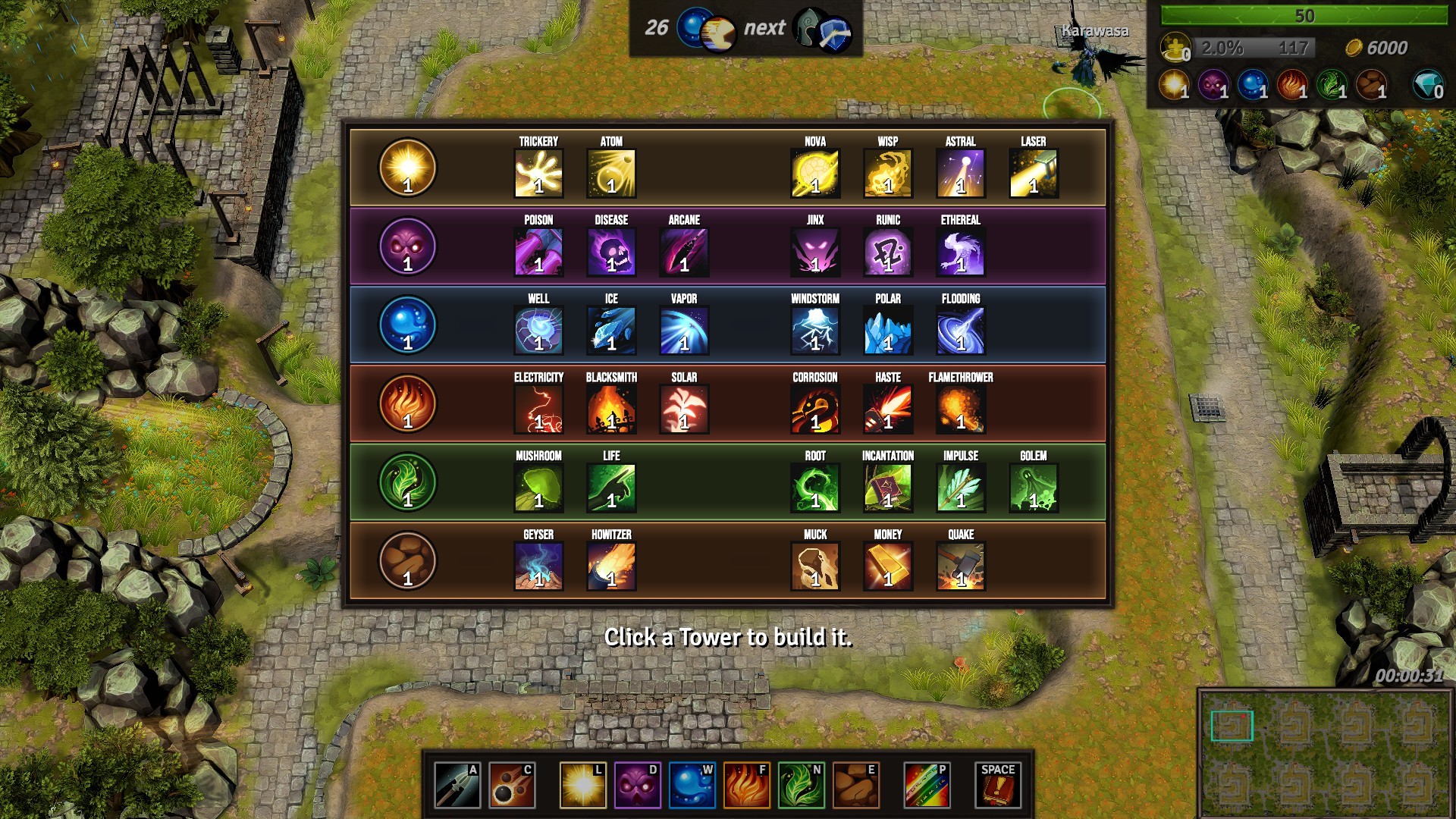Build the Trickery tower
Screen dimensions: 1456x819
coord(538,173)
